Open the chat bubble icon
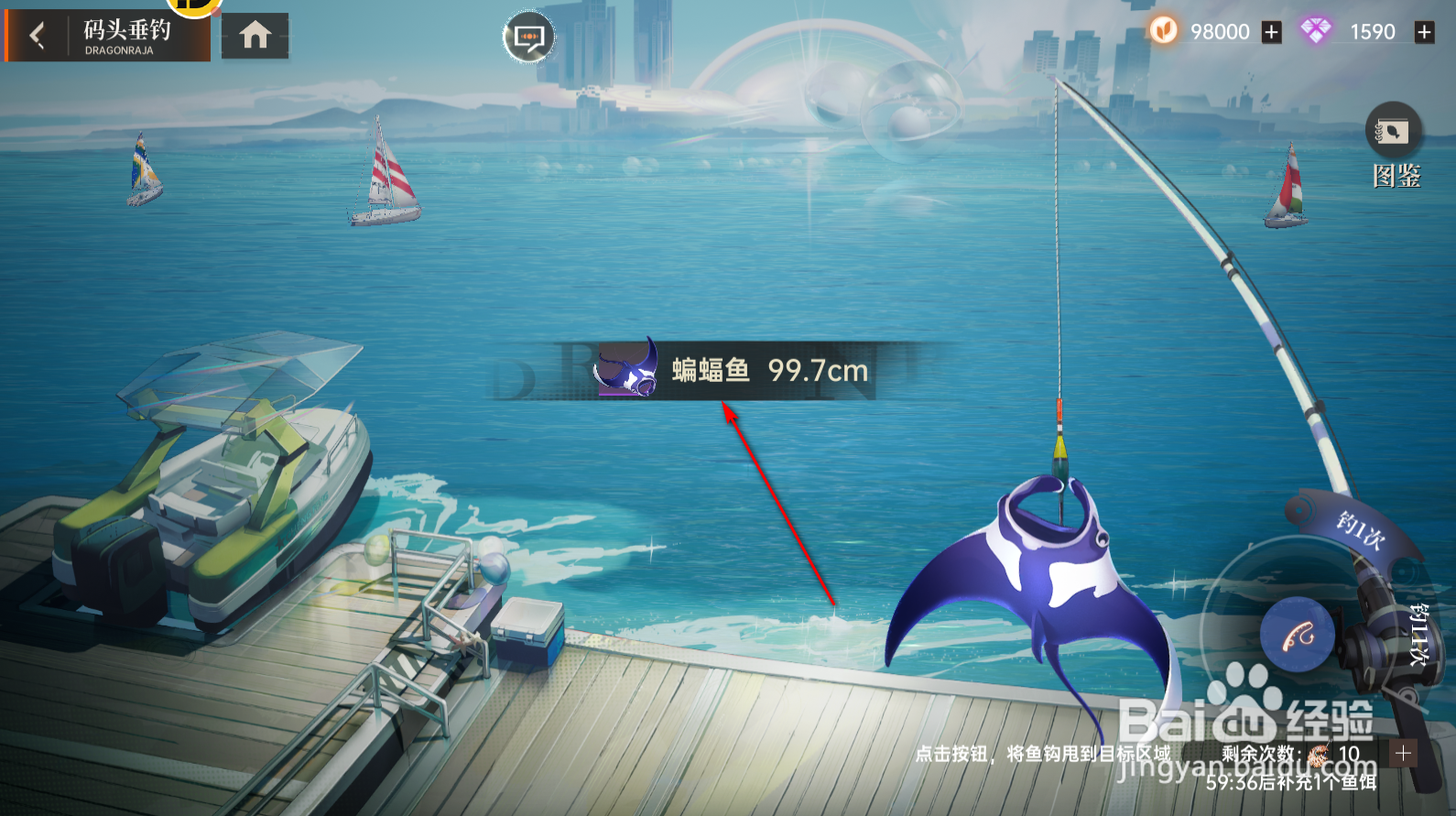 click(x=528, y=38)
